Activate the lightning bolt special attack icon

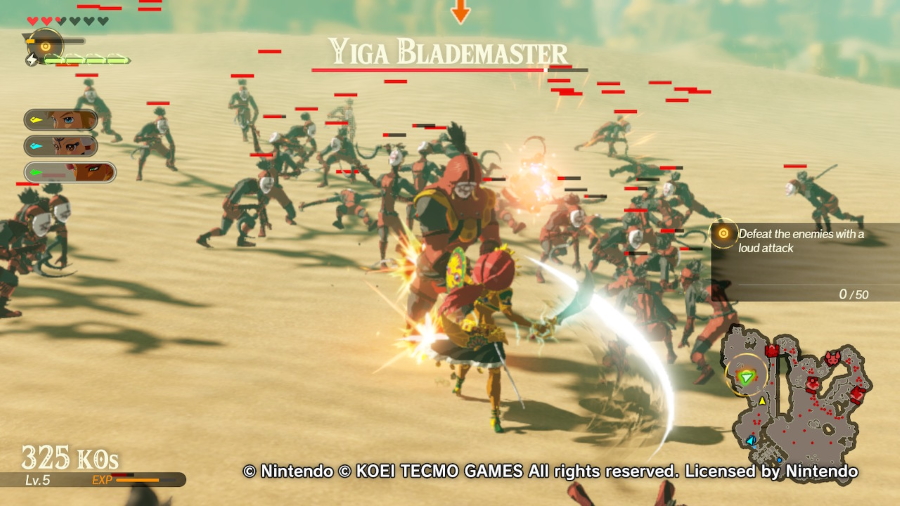30,60
